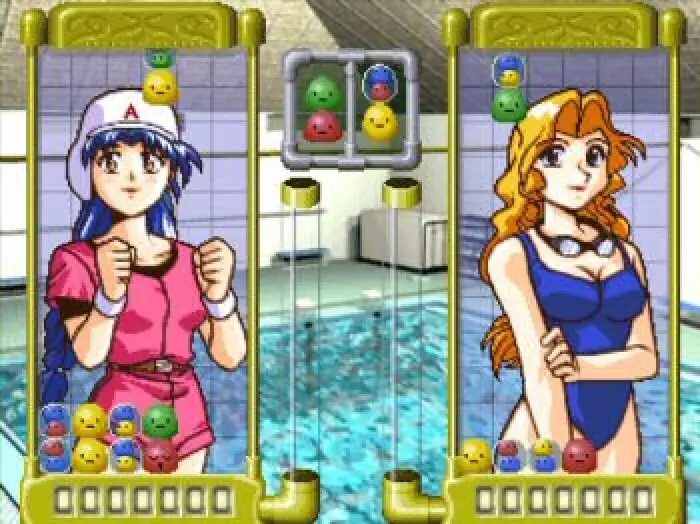Image resolution: width=700 pixels, height=524 pixels.
Task: Select the yellow blob in the next-piece preview
Action: tap(380, 122)
